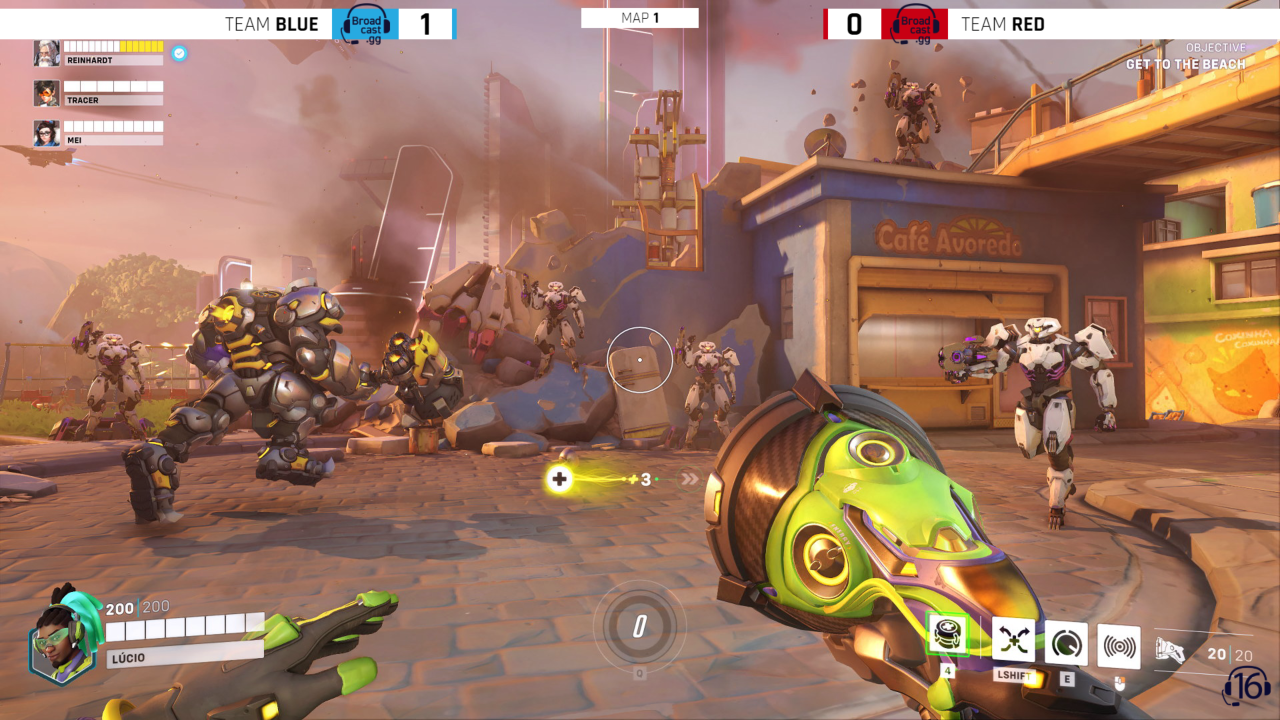The width and height of the screenshot is (1280, 720).
Task: Use the Soundwave ability icon
Action: [x=1119, y=647]
